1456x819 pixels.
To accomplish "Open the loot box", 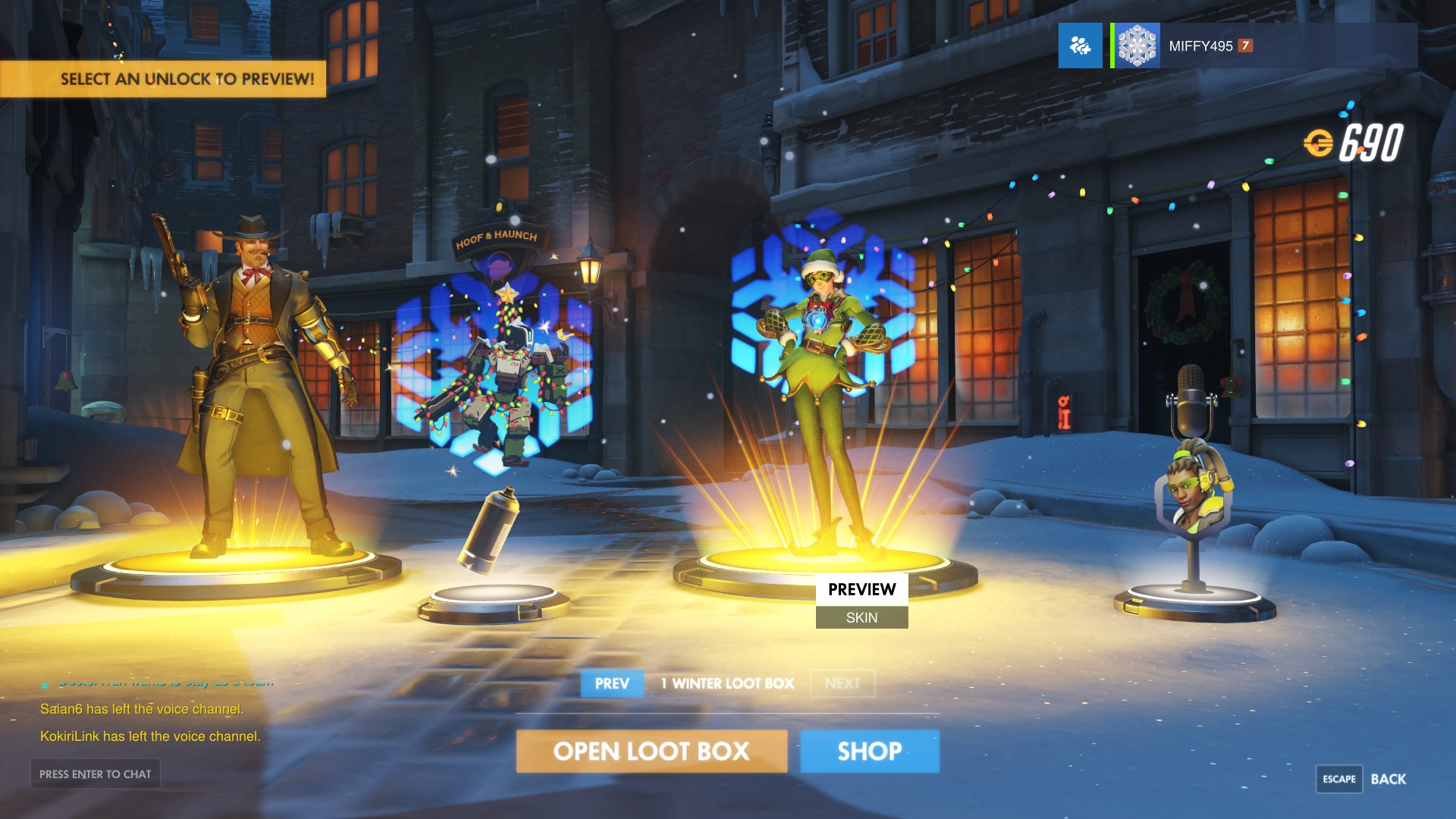I will click(x=651, y=752).
